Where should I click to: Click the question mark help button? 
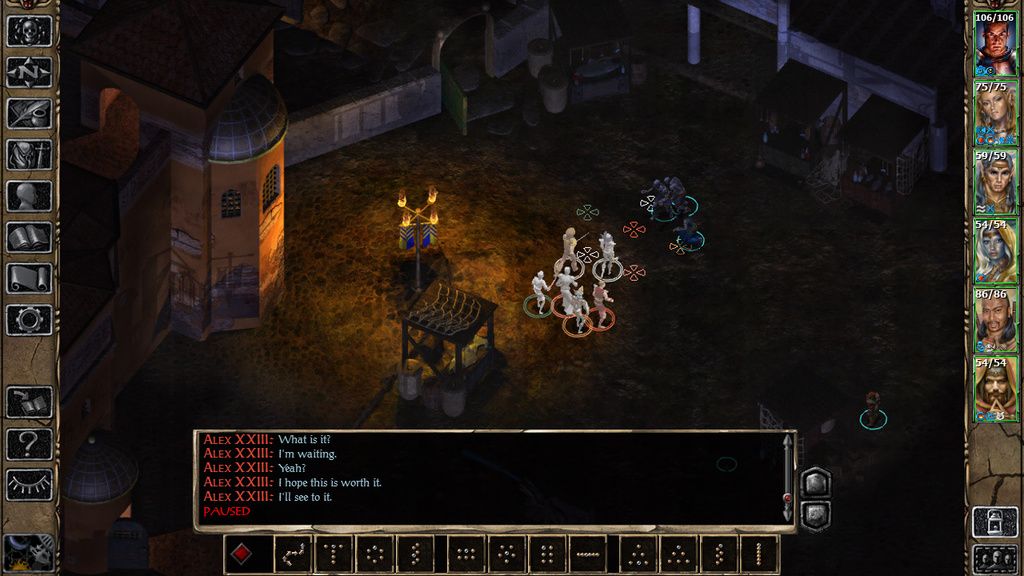[x=29, y=443]
